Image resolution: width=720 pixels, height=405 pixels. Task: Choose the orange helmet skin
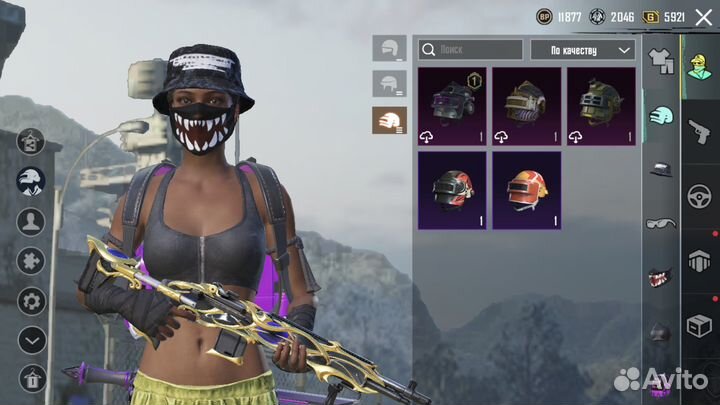pos(526,189)
